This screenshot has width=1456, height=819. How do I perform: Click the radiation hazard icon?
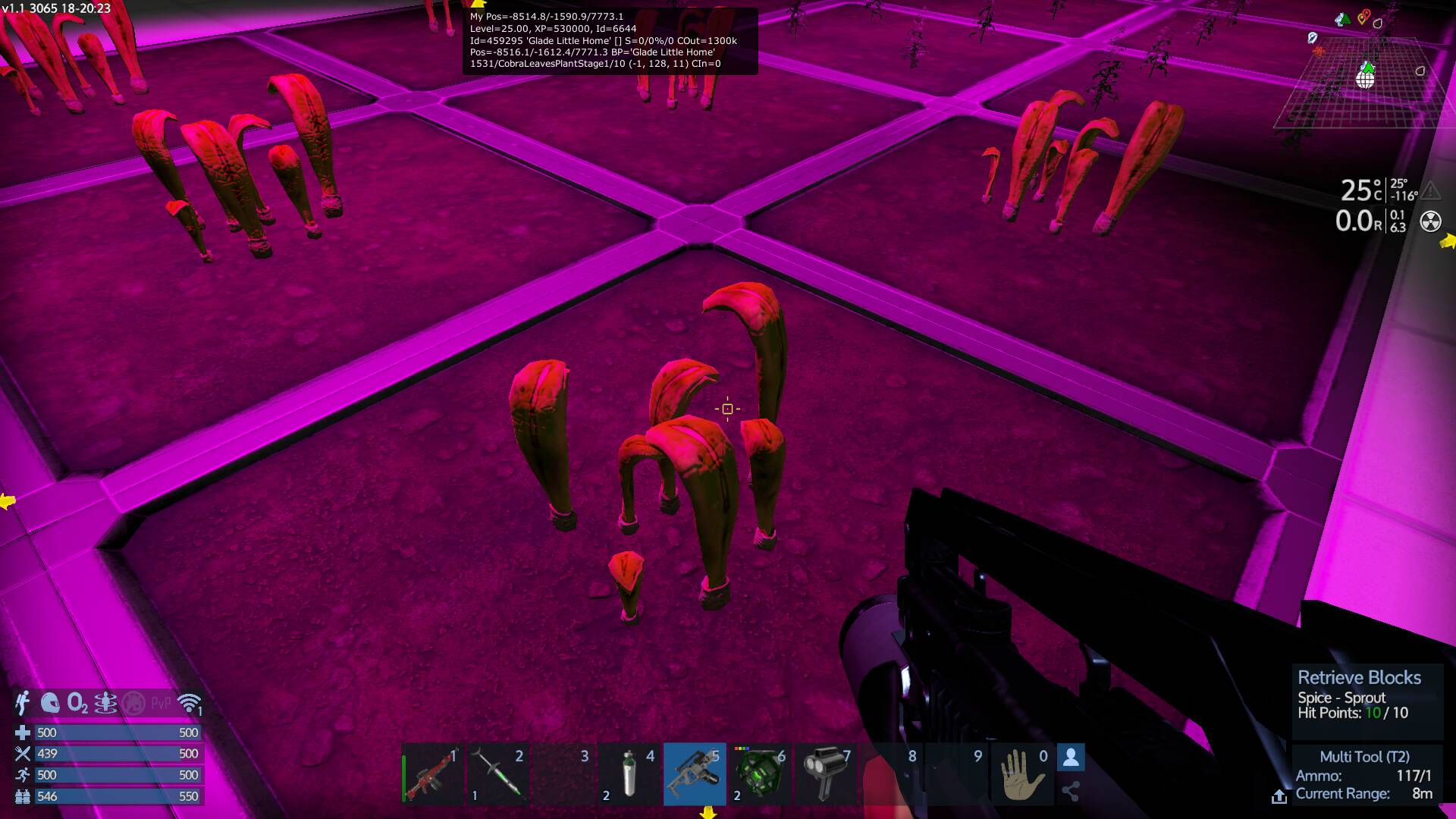tap(1430, 221)
